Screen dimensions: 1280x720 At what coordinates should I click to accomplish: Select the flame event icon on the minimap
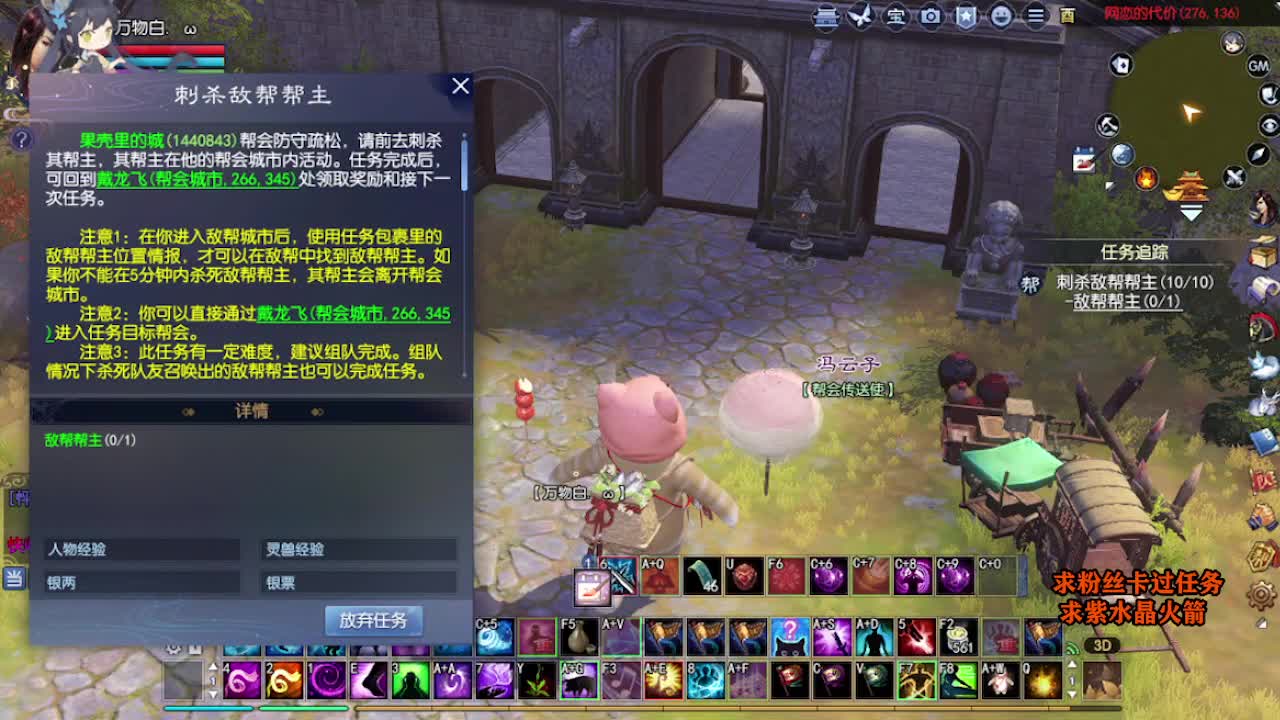pyautogui.click(x=1147, y=179)
